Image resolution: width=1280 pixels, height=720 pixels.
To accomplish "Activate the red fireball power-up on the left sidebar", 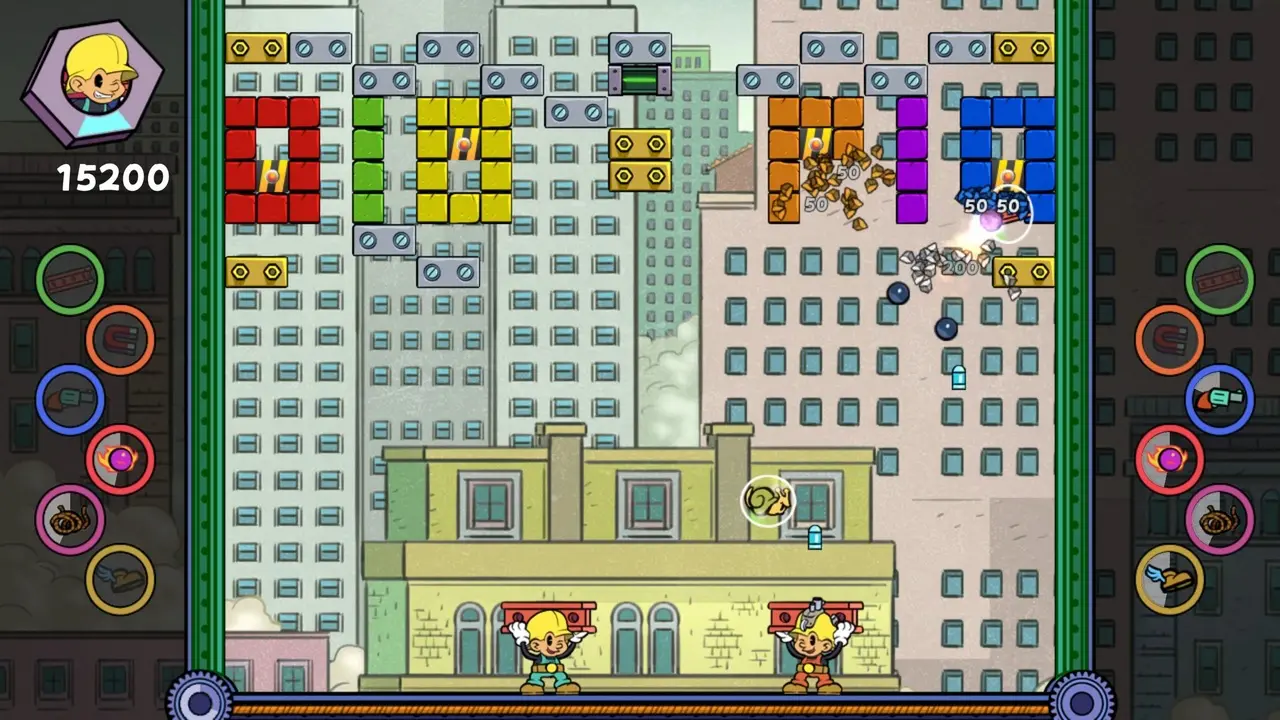I will tap(119, 459).
